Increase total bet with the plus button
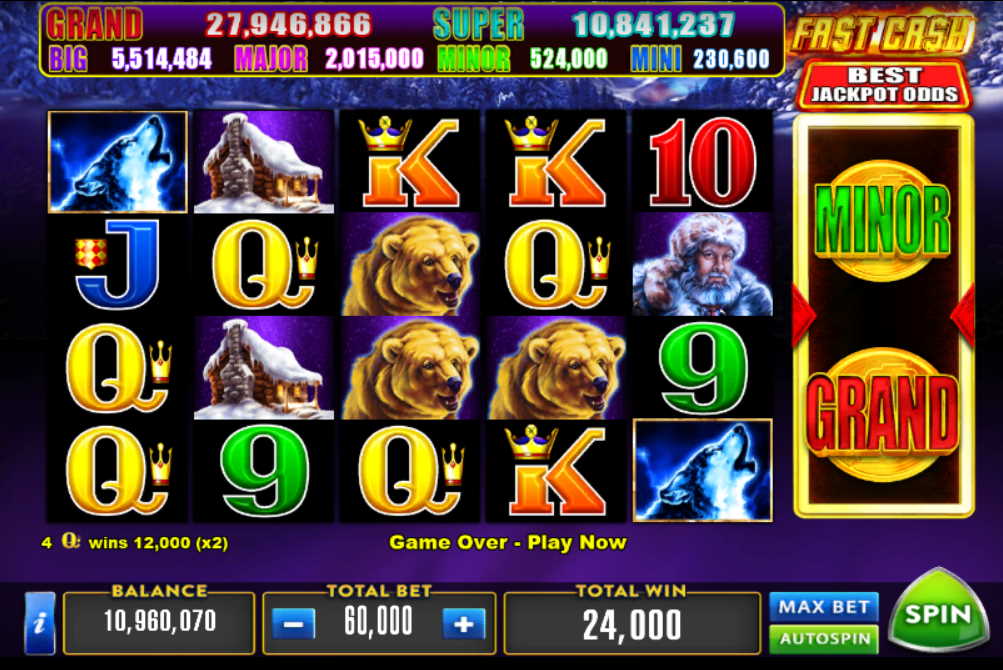 (463, 624)
